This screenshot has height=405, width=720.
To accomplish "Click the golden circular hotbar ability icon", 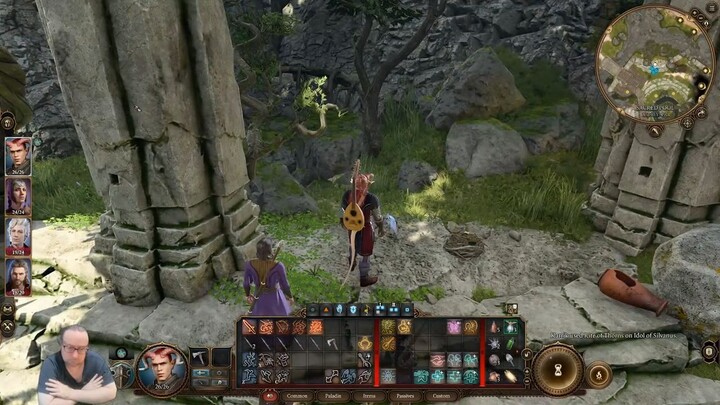I will 365,343.
